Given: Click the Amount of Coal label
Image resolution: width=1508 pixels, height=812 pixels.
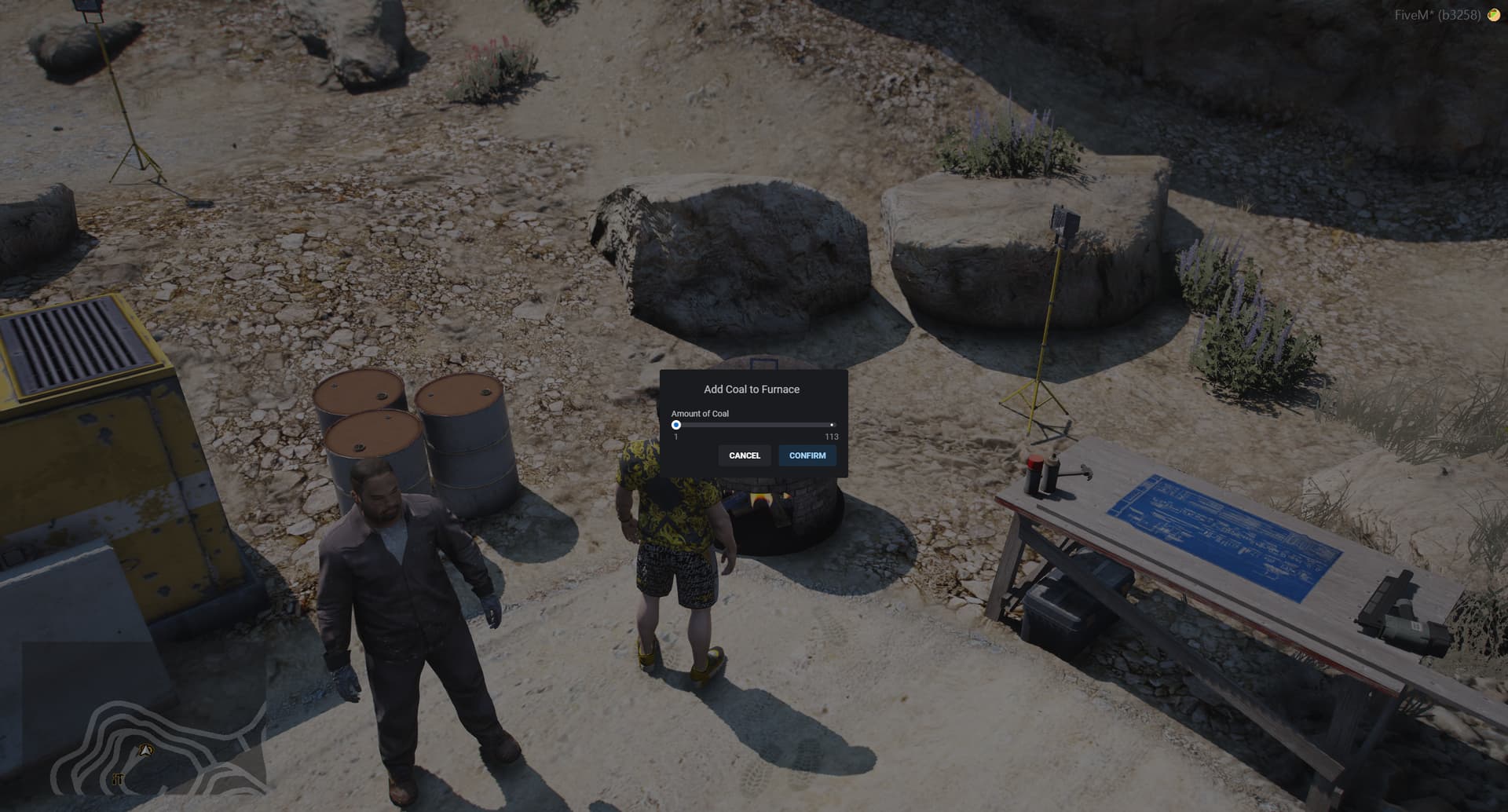Looking at the screenshot, I should 699,413.
